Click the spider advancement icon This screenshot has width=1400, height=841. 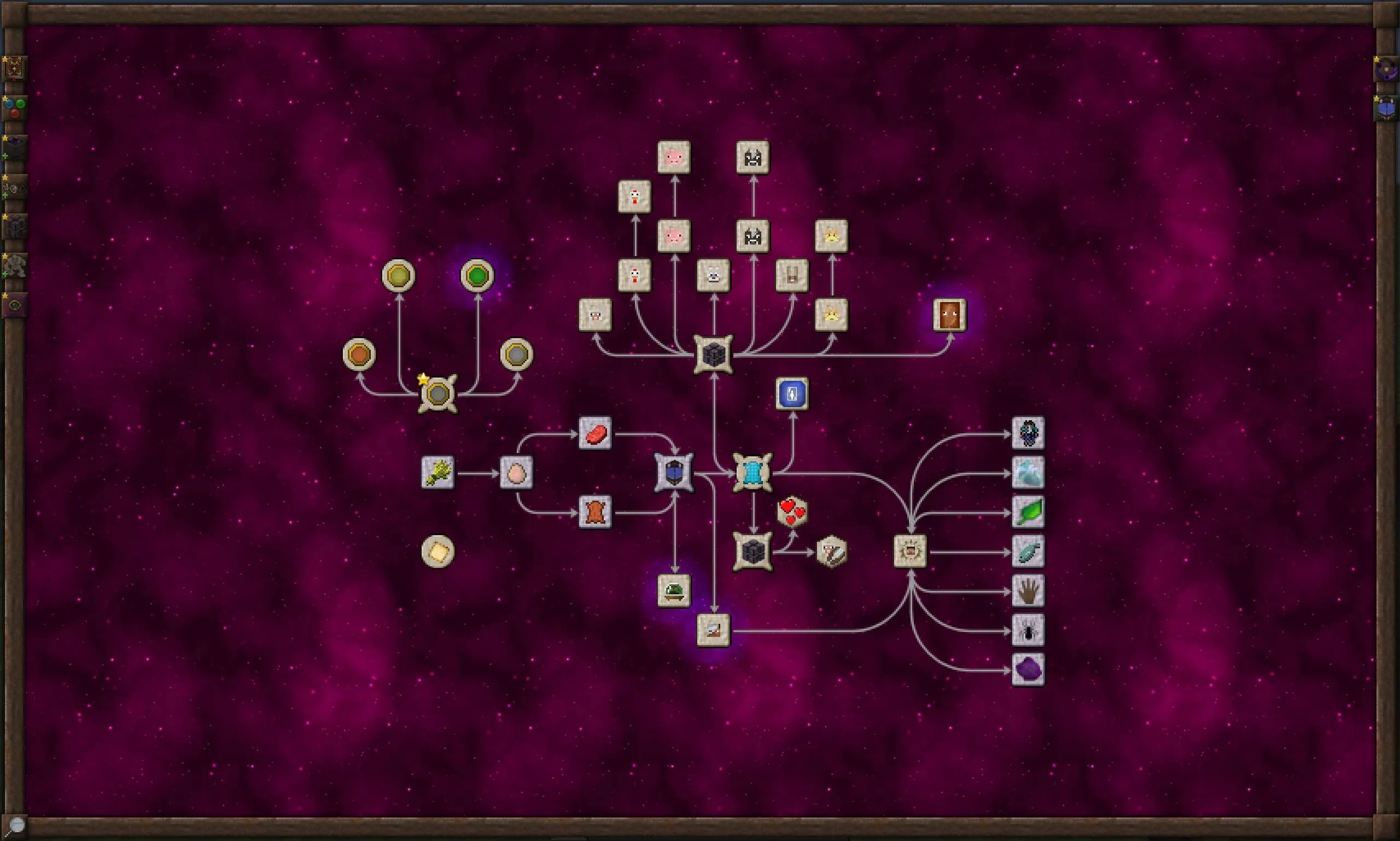1028,629
